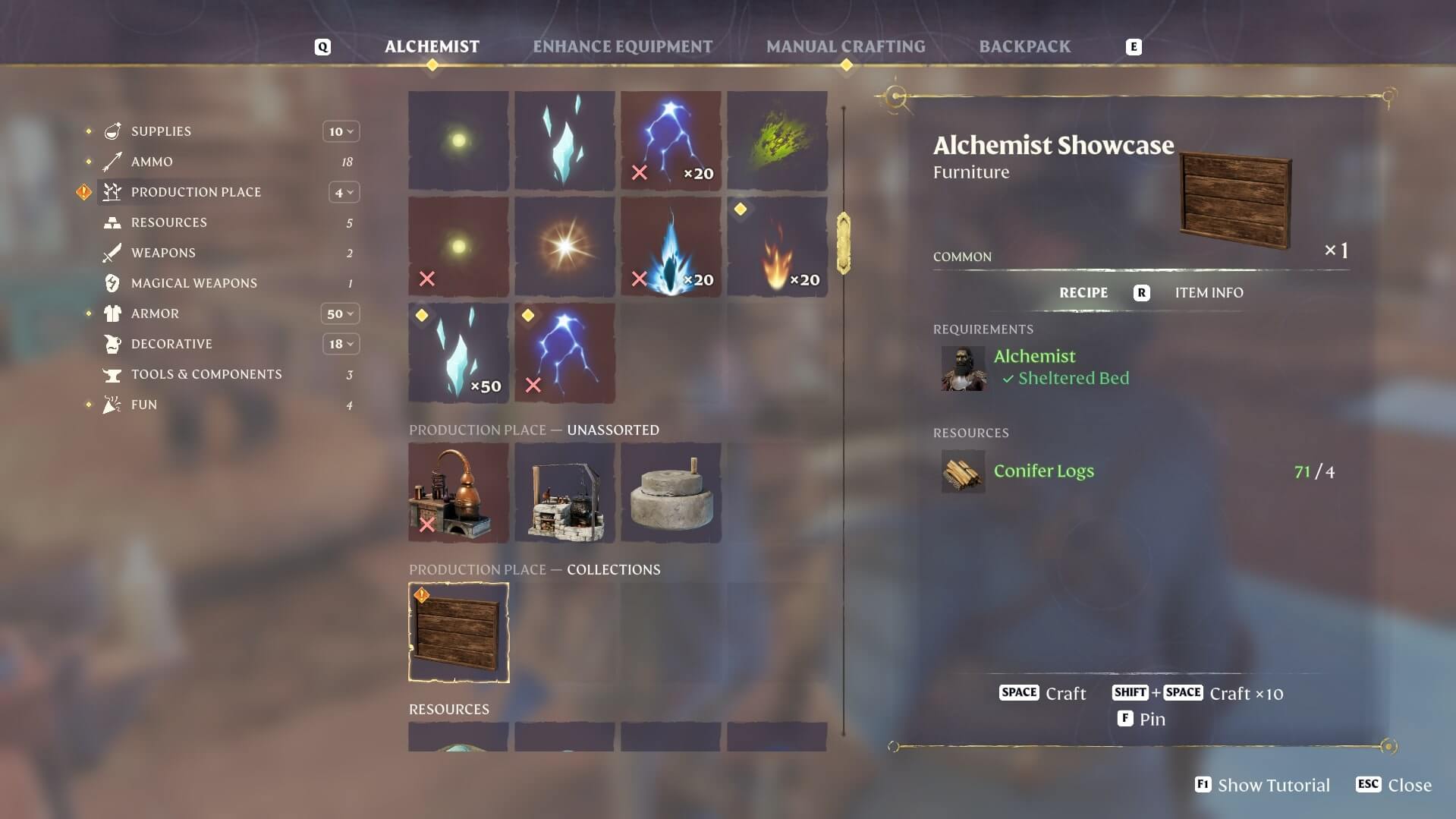Select the ice shard x50 recipe
Screen dimensions: 1456x819
coord(458,353)
